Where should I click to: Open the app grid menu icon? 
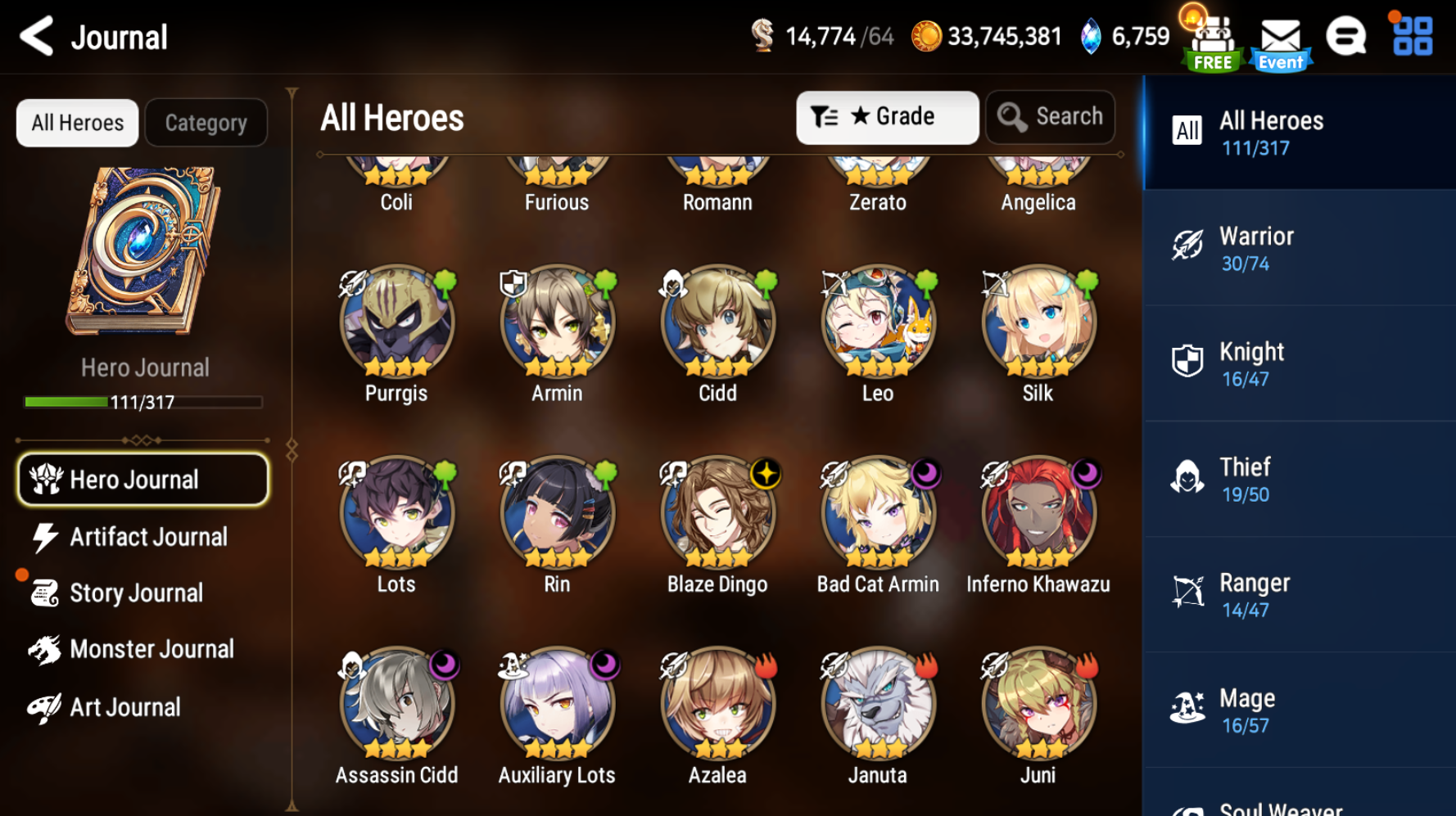[x=1410, y=36]
